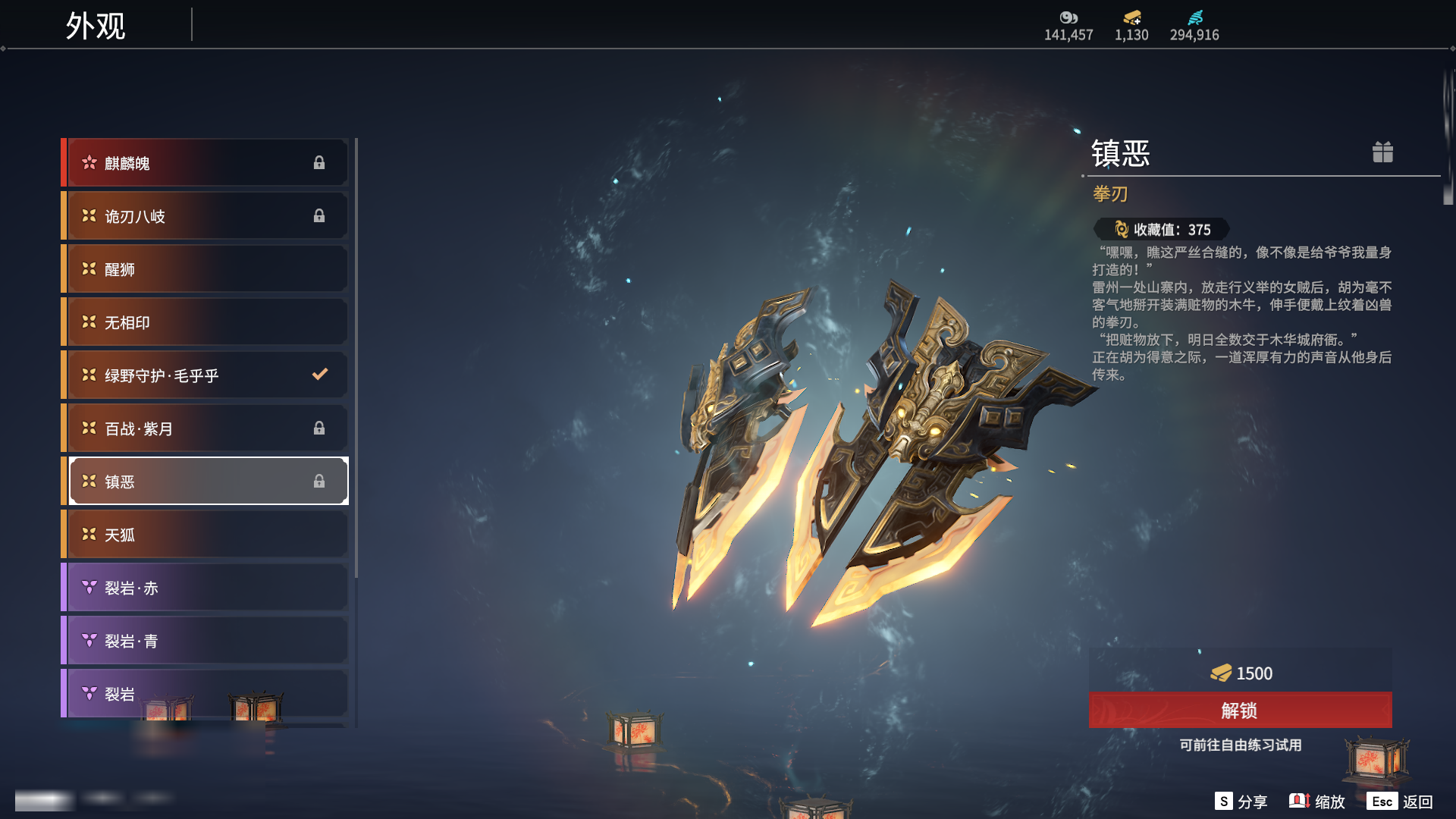Choose the 裂岩·青 skin
This screenshot has width=1456, height=819.
pos(206,641)
